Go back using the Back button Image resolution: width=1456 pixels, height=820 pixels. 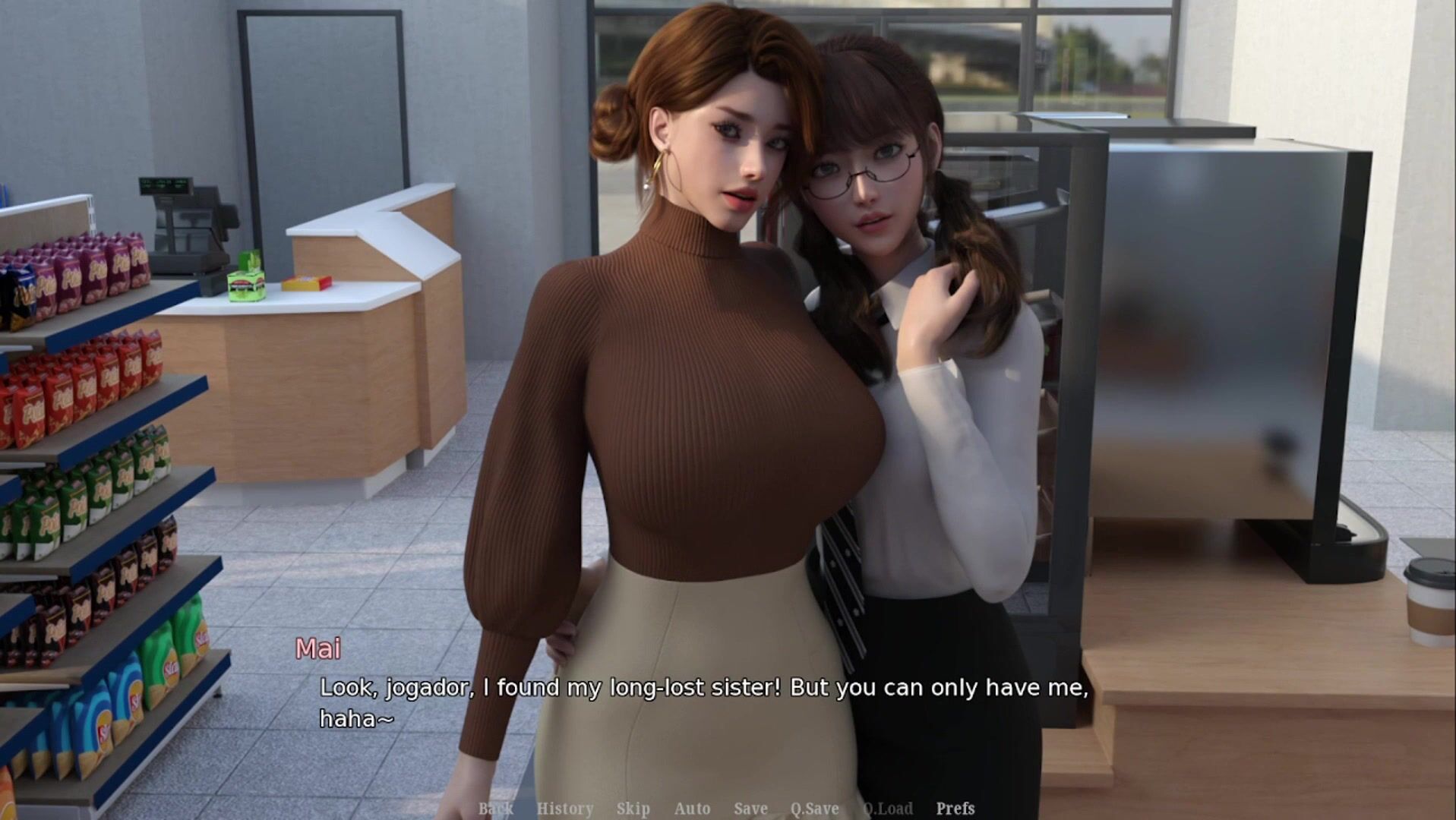pyautogui.click(x=495, y=809)
